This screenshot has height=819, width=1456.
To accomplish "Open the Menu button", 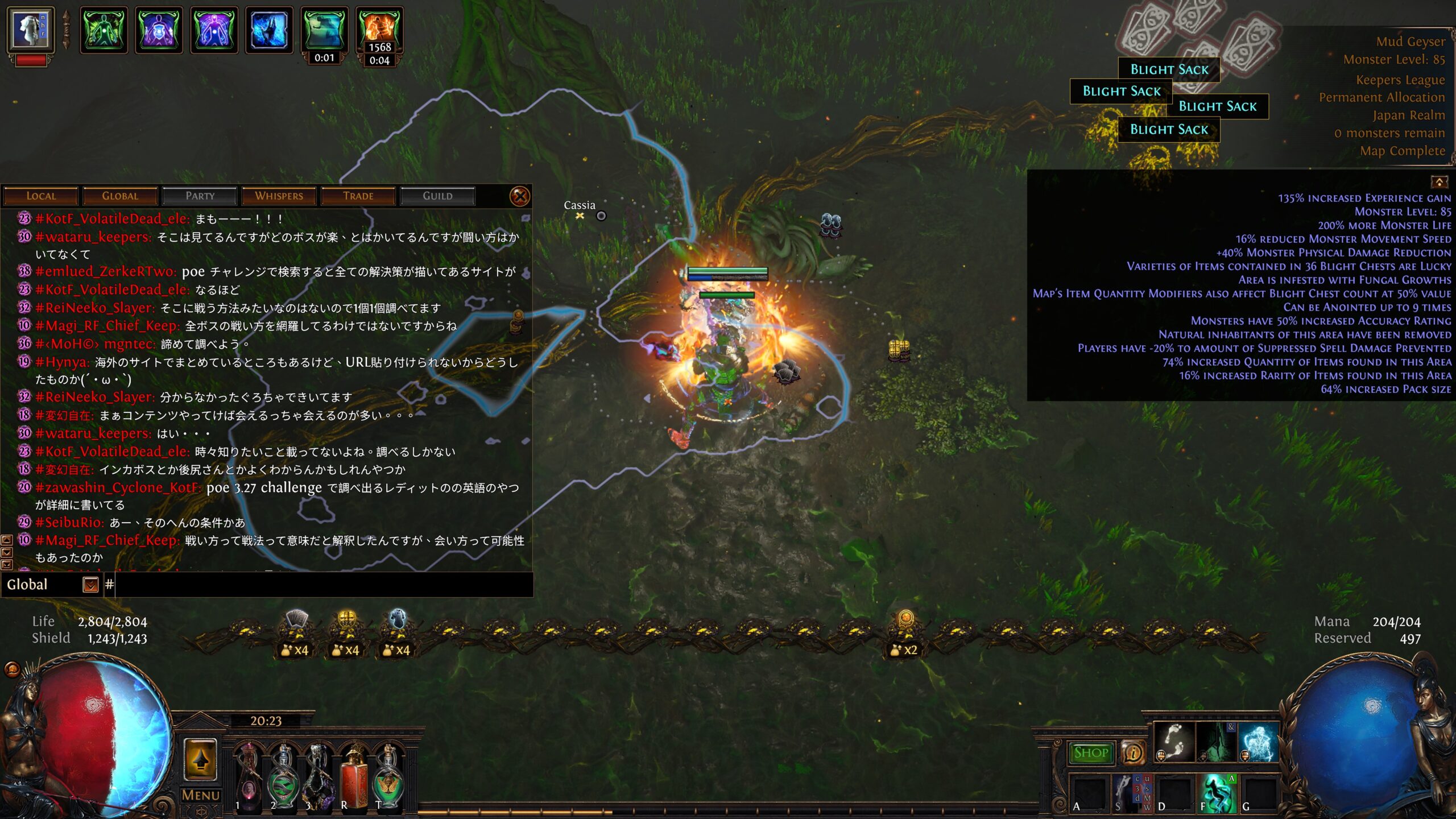I will (x=200, y=795).
